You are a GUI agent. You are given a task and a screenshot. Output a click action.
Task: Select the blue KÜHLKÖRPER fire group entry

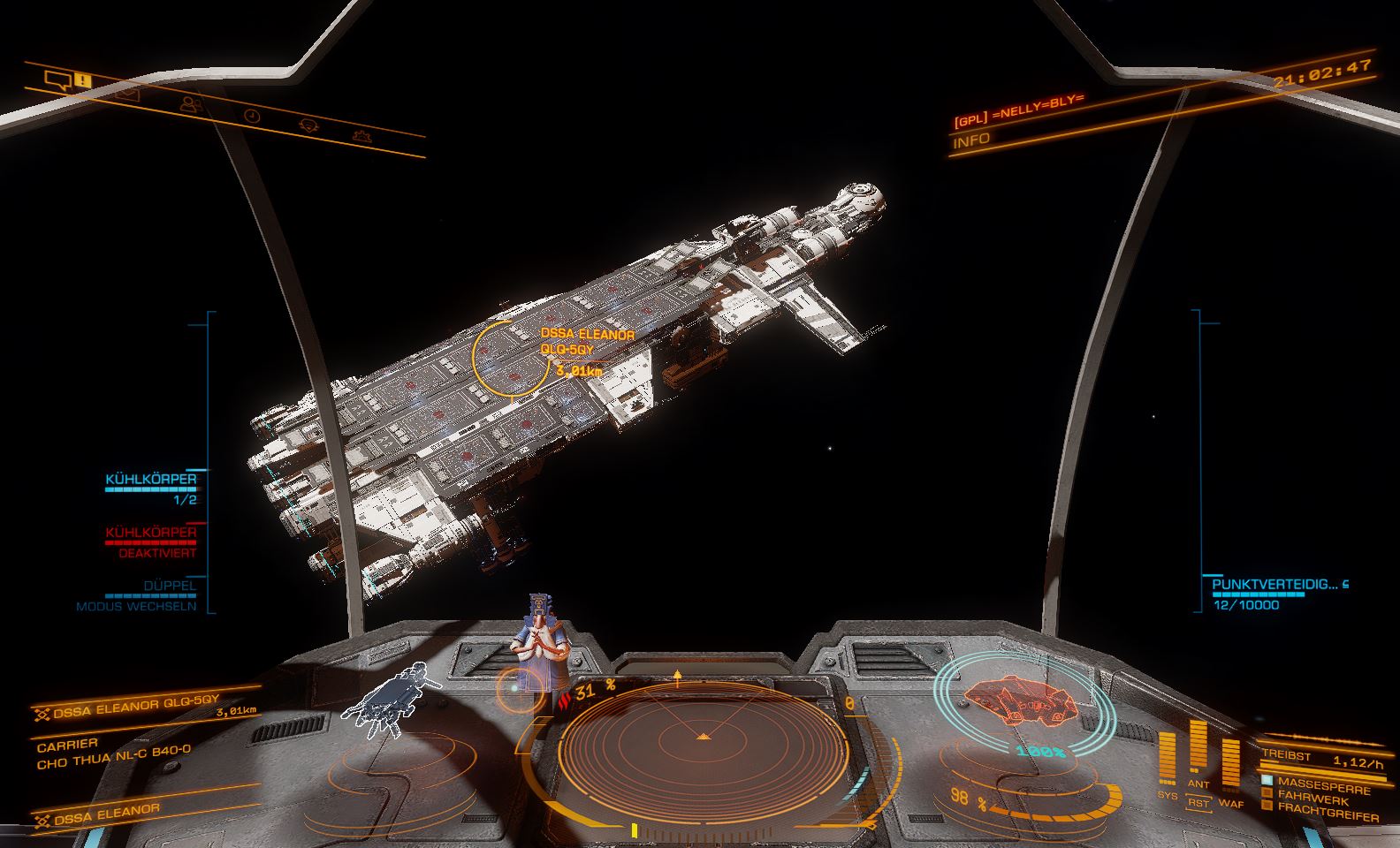pos(151,481)
